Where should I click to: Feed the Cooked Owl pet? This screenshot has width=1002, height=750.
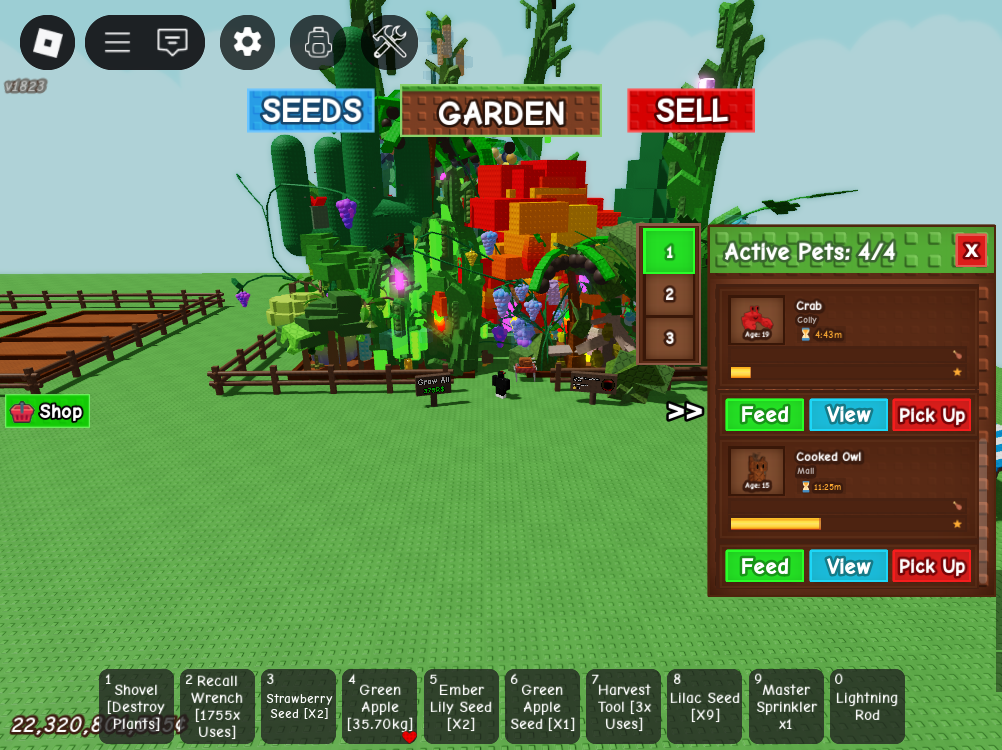click(764, 566)
